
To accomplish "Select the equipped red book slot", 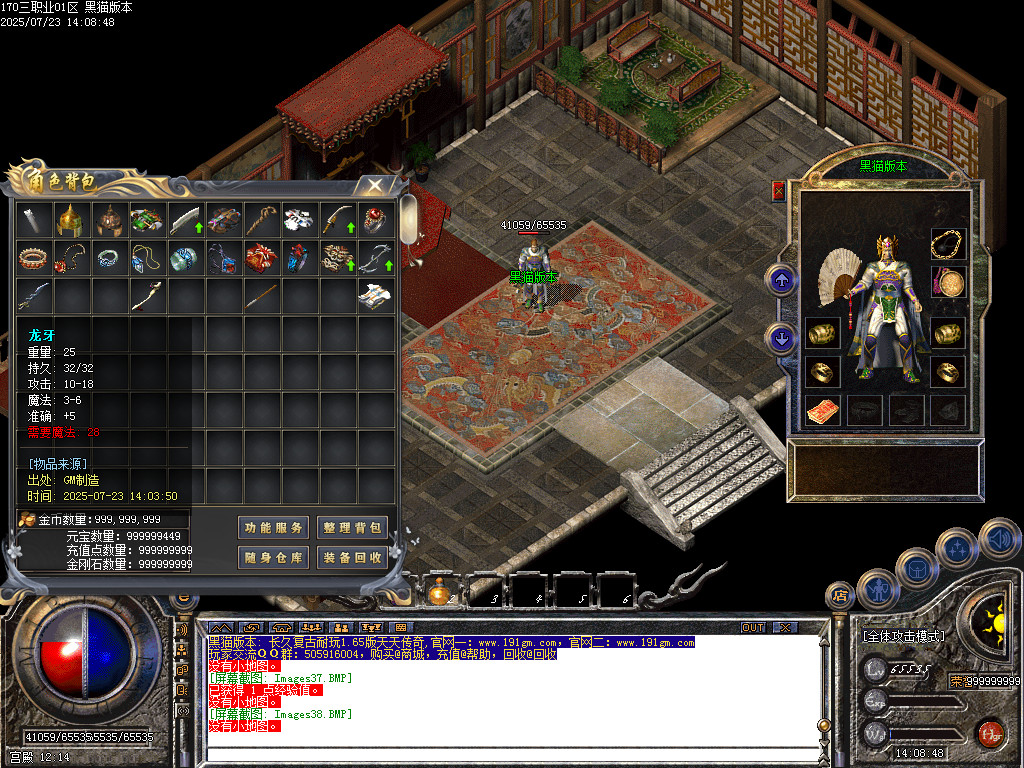I will click(823, 410).
